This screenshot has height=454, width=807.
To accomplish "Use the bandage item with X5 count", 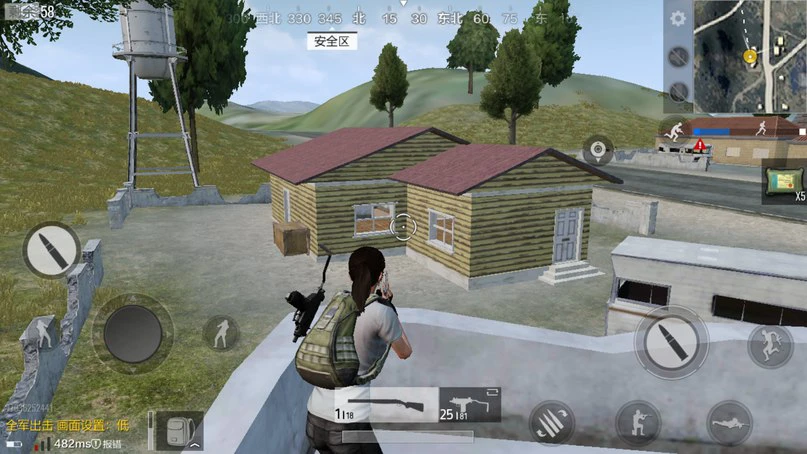I will coord(784,180).
